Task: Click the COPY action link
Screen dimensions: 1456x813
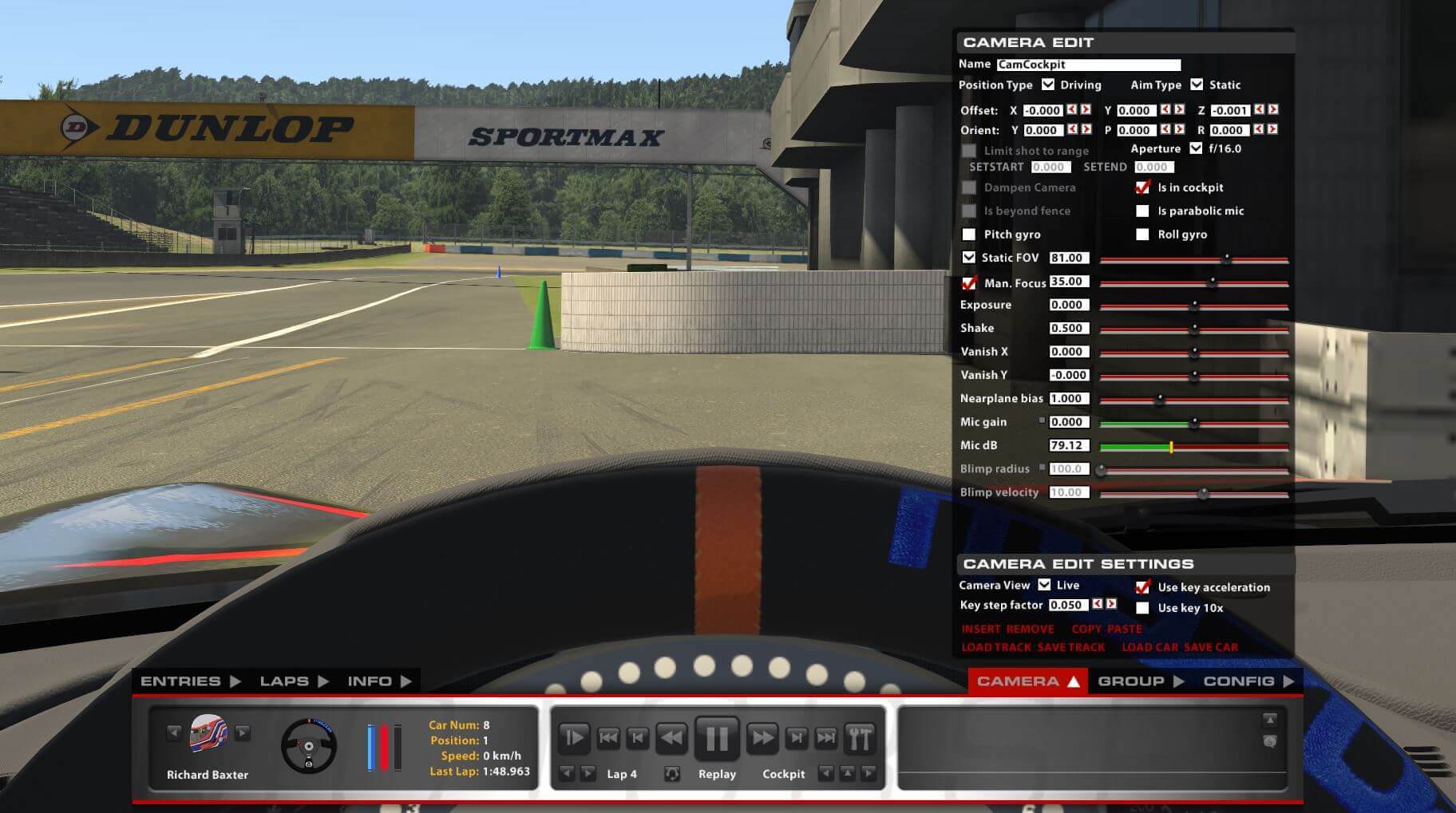Action: (x=1085, y=629)
